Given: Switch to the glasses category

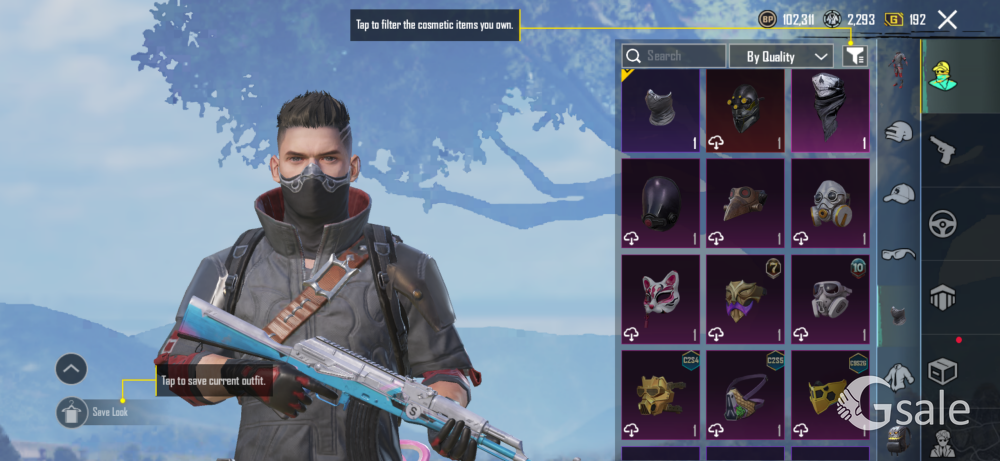Looking at the screenshot, I should (900, 254).
